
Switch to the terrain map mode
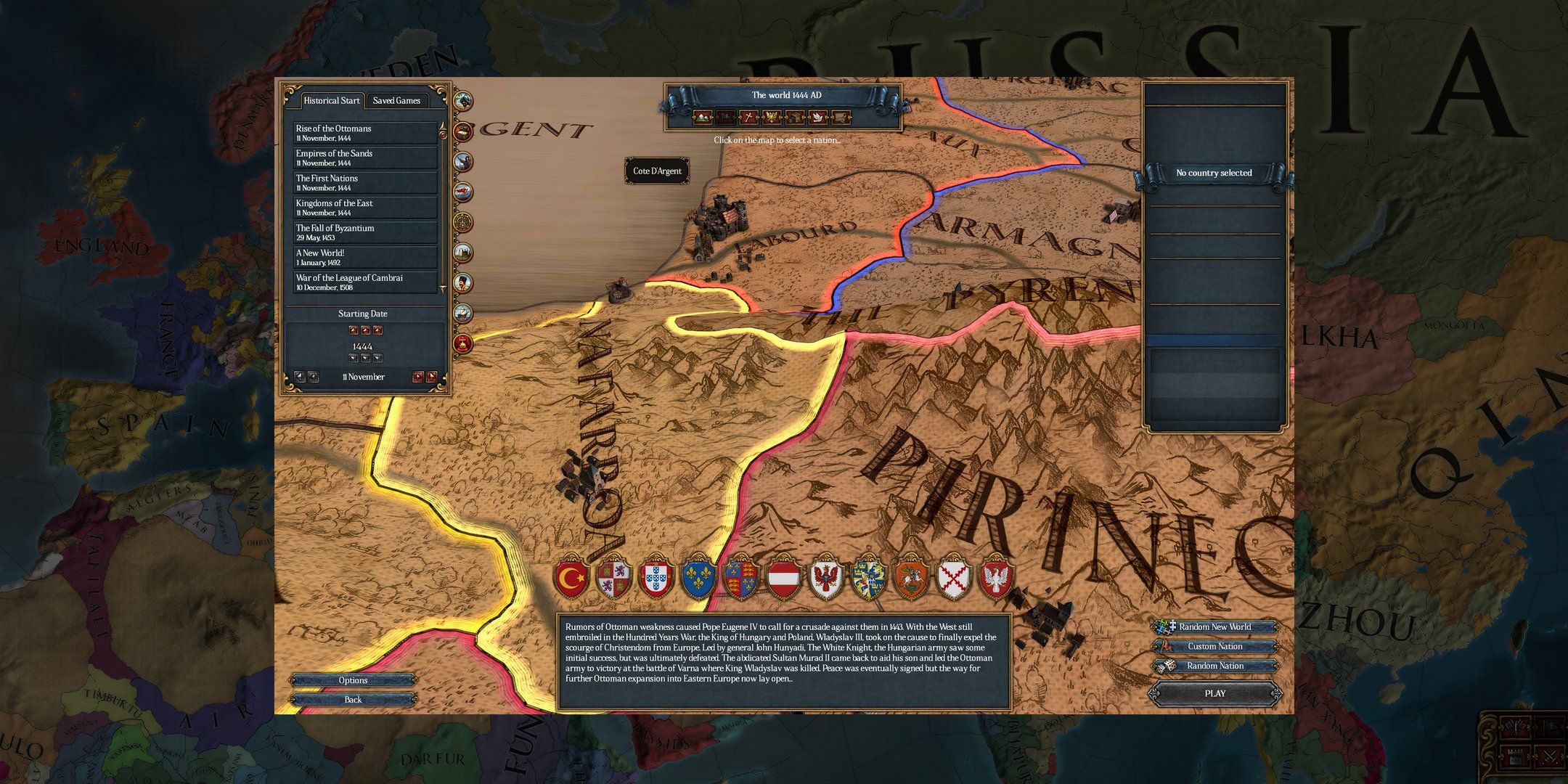(702, 117)
